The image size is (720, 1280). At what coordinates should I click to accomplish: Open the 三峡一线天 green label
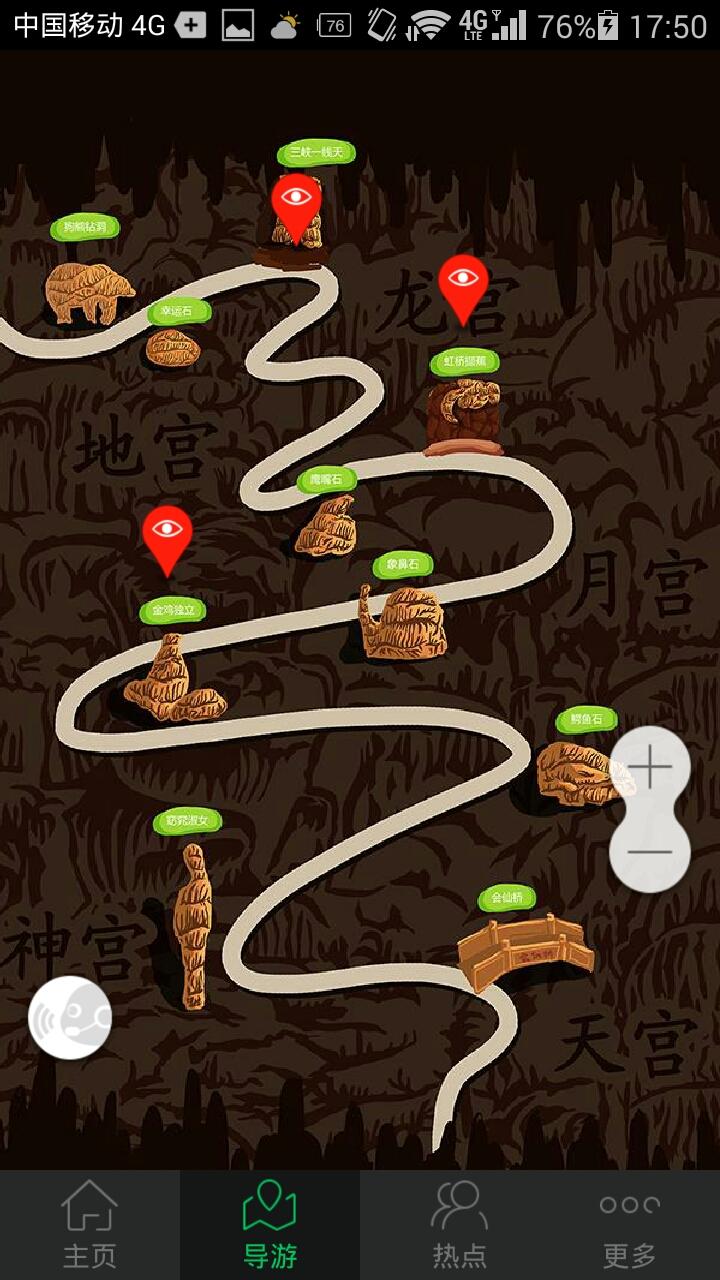316,153
